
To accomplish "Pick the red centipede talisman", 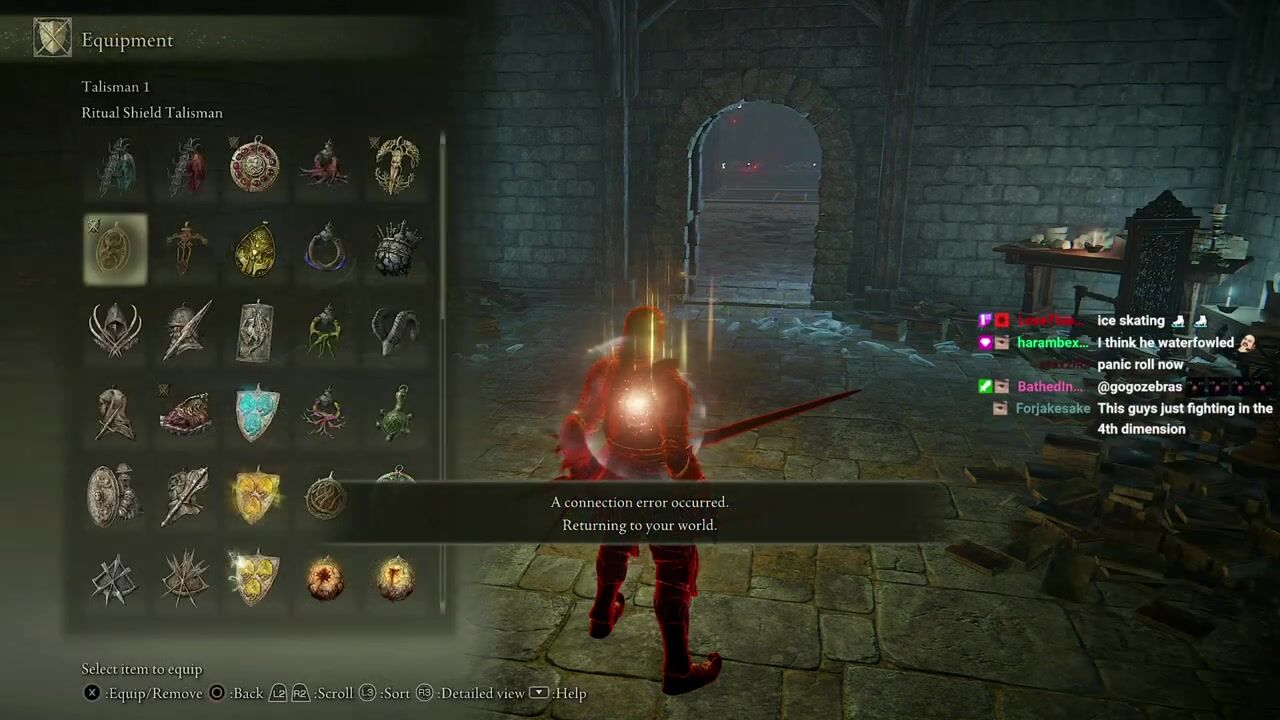I will [x=185, y=413].
